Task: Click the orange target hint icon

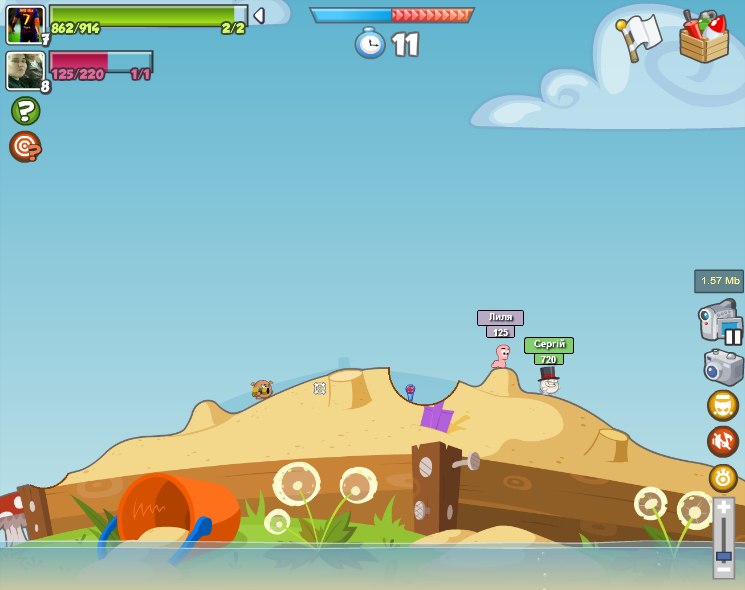Action: click(x=25, y=147)
